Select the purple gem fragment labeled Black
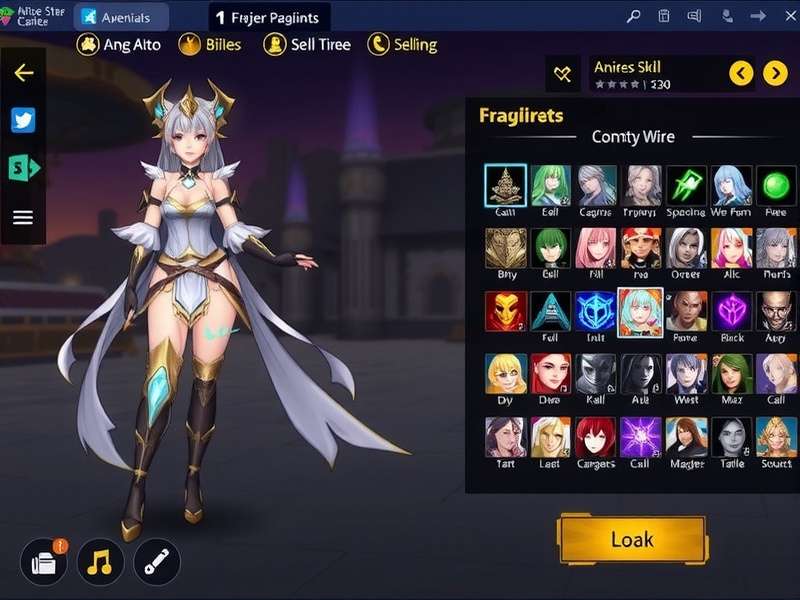This screenshot has width=800, height=600. tap(731, 311)
